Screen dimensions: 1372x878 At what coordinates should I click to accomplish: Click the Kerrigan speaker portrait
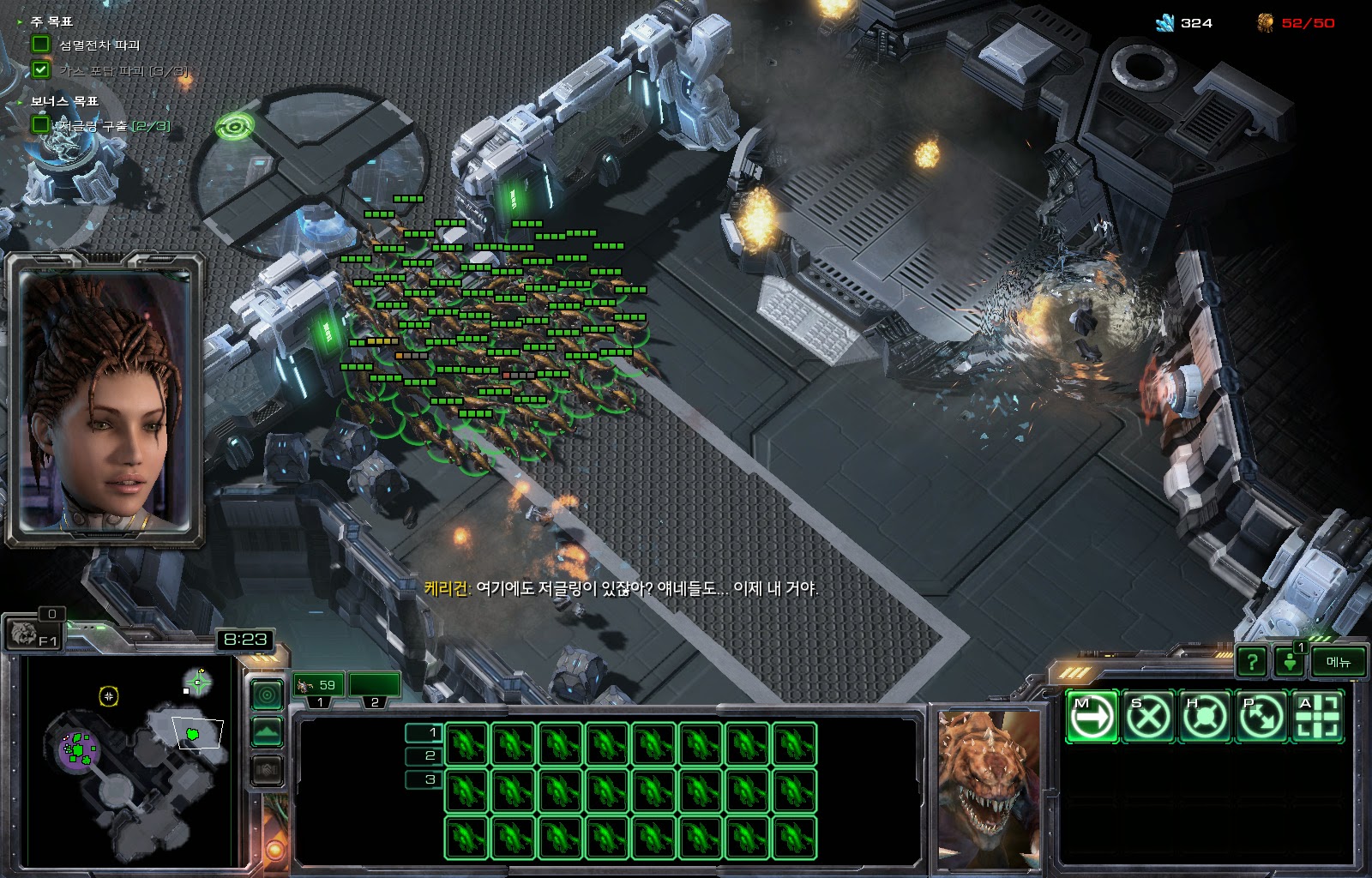(105, 400)
